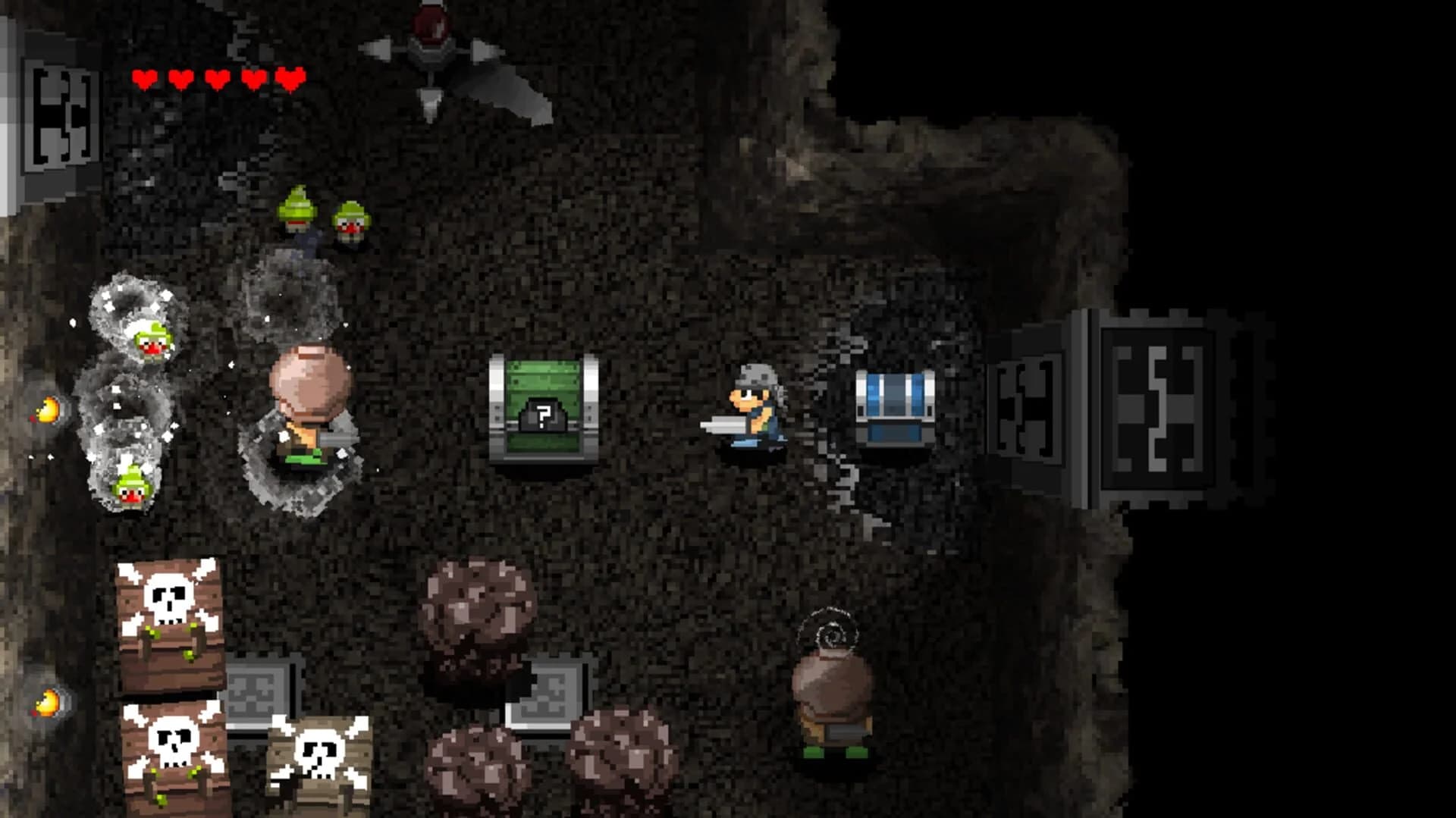Viewport: 1456px width, 818px height.
Task: Click the top skull-marked crate
Action: [167, 606]
